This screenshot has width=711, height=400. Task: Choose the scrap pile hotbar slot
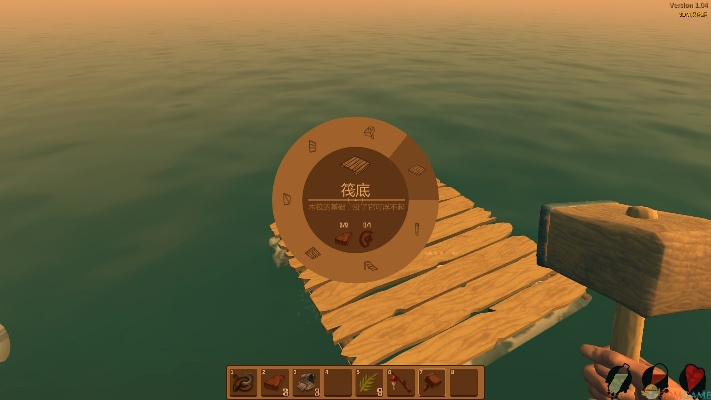[x=306, y=382]
